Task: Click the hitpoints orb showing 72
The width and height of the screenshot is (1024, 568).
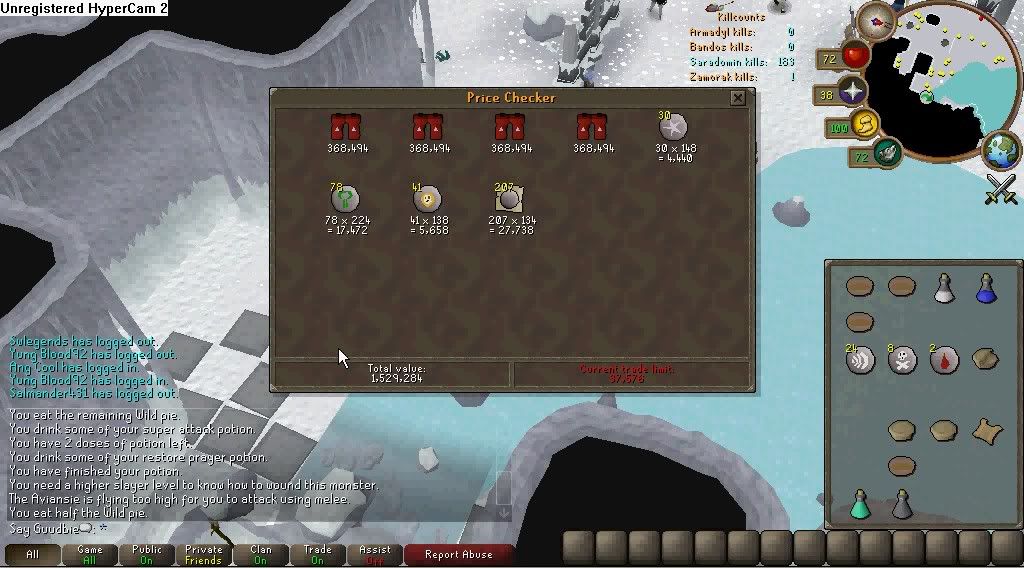Action: 856,55
